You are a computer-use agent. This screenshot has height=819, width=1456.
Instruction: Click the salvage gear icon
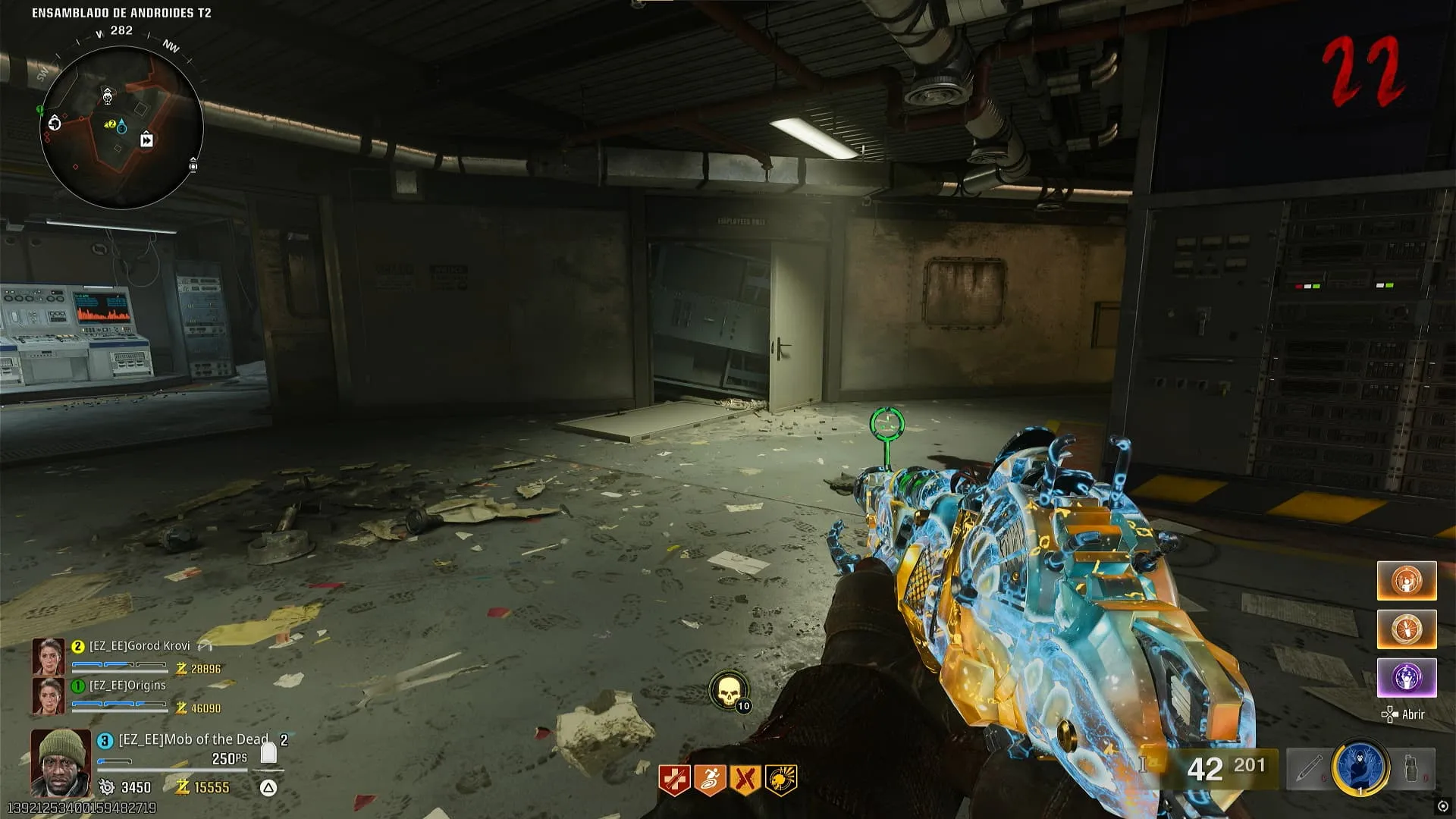pos(107,787)
